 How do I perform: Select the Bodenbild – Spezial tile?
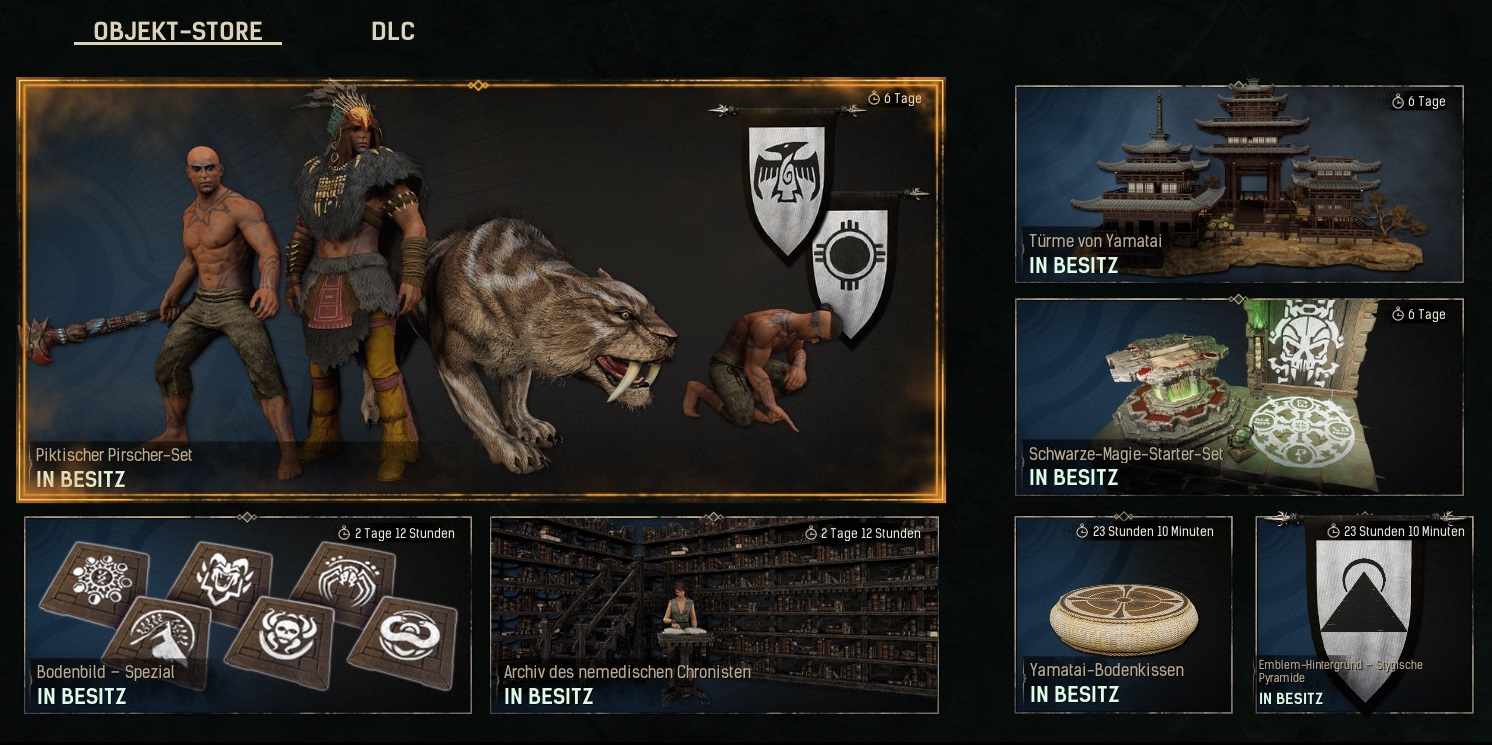247,614
